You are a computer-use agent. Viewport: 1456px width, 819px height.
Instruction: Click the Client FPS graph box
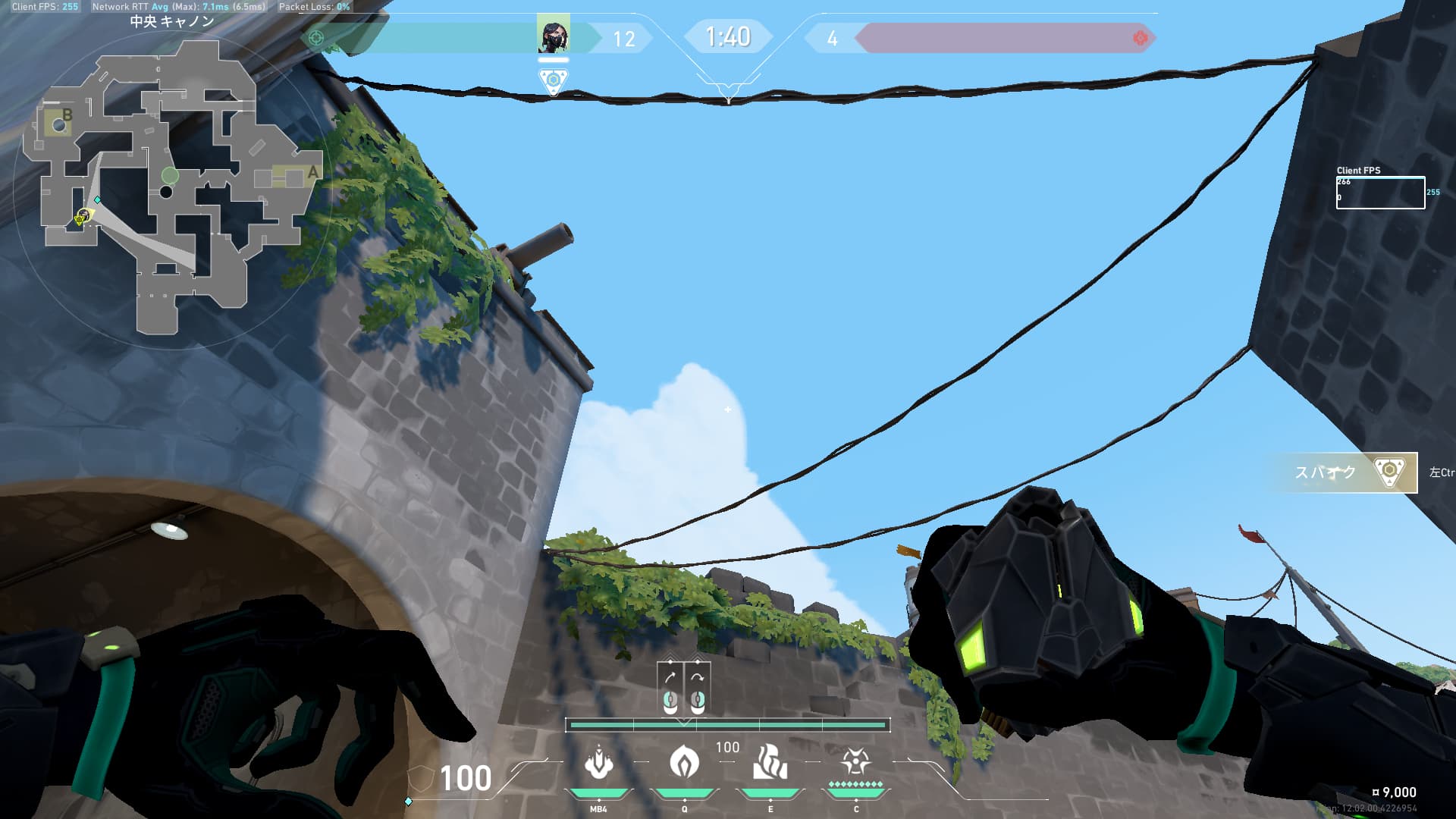click(x=1379, y=193)
